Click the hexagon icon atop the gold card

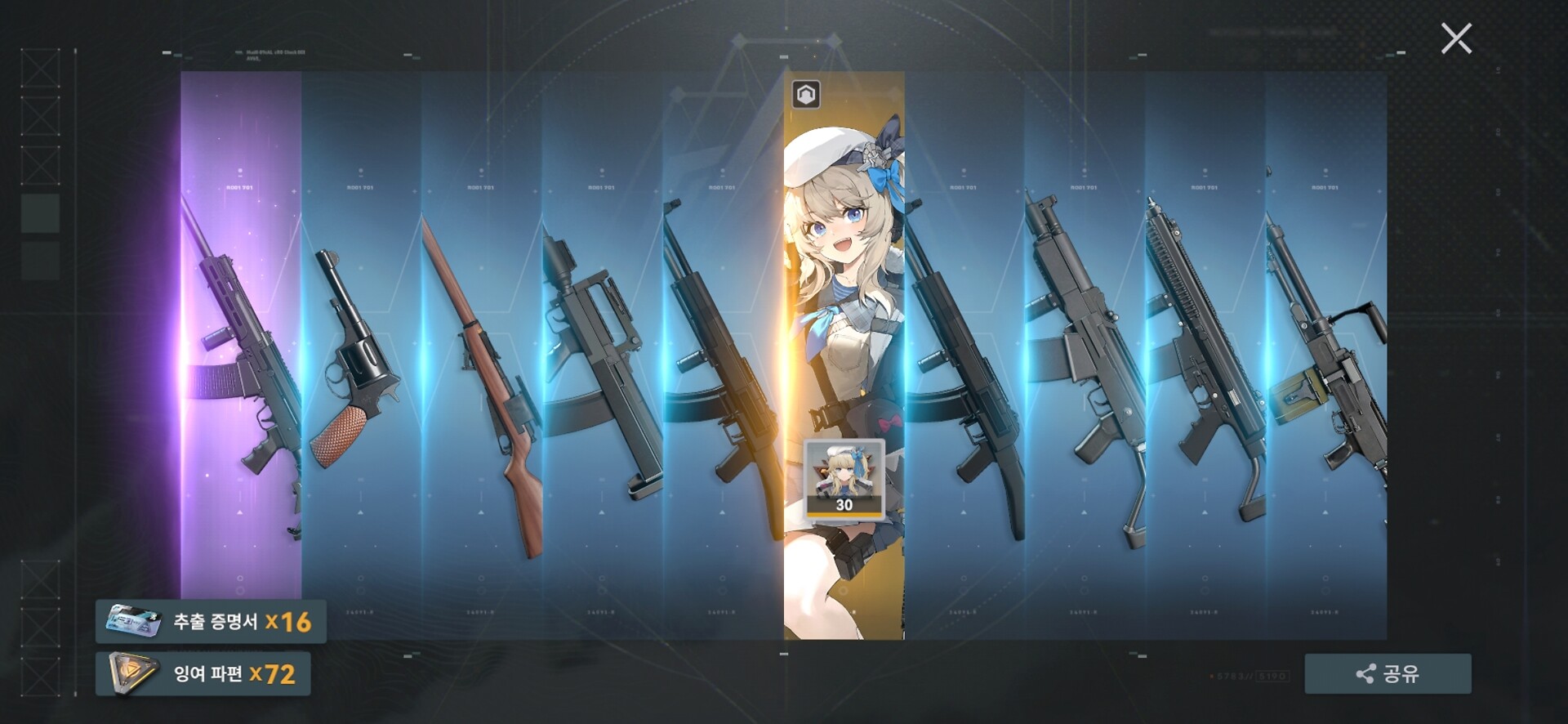[806, 95]
